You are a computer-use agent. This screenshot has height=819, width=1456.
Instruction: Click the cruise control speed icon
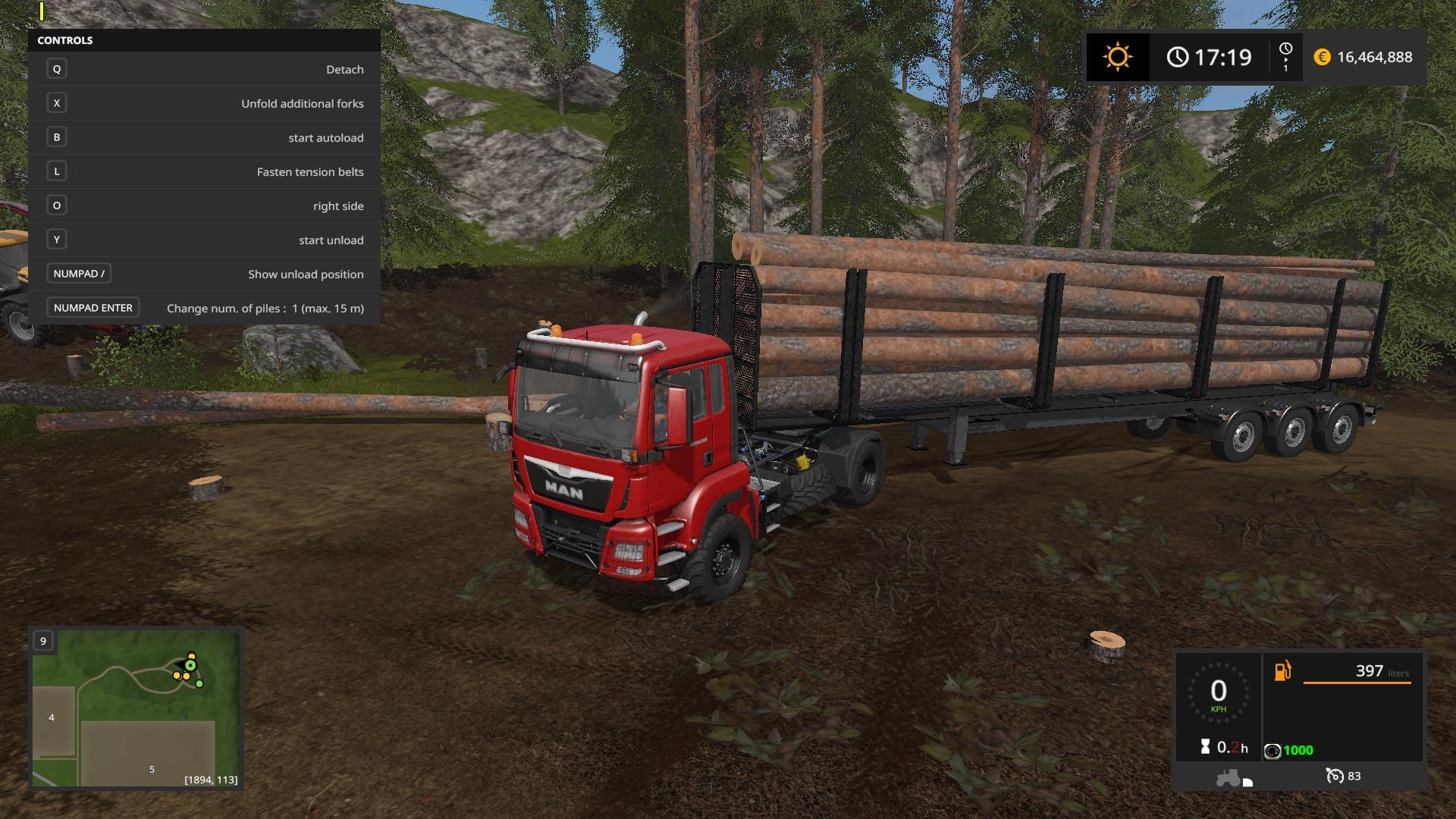click(x=1334, y=776)
